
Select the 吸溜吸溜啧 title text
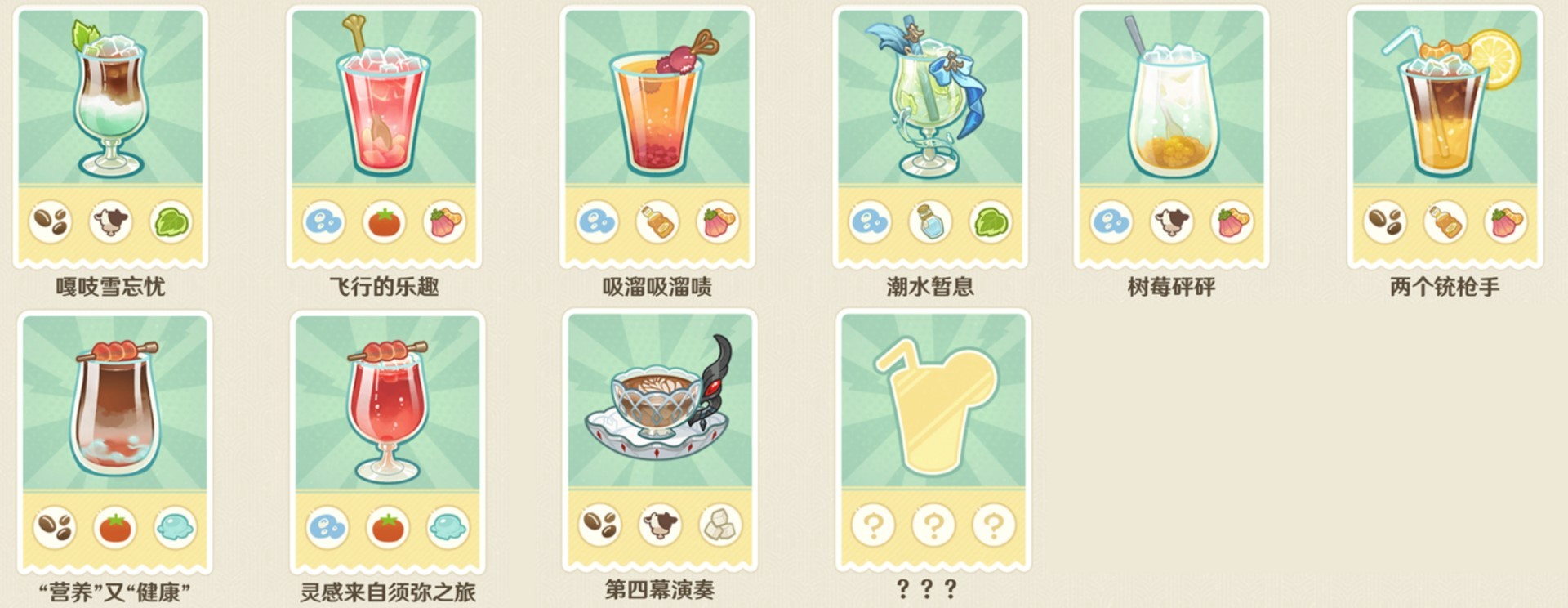pos(656,285)
